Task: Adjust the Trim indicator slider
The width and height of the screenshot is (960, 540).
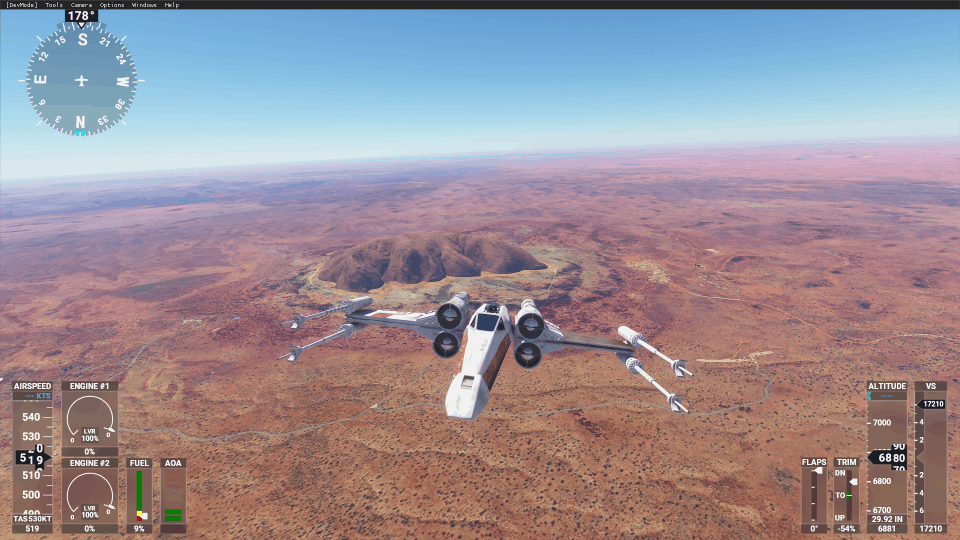Action: coord(848,495)
